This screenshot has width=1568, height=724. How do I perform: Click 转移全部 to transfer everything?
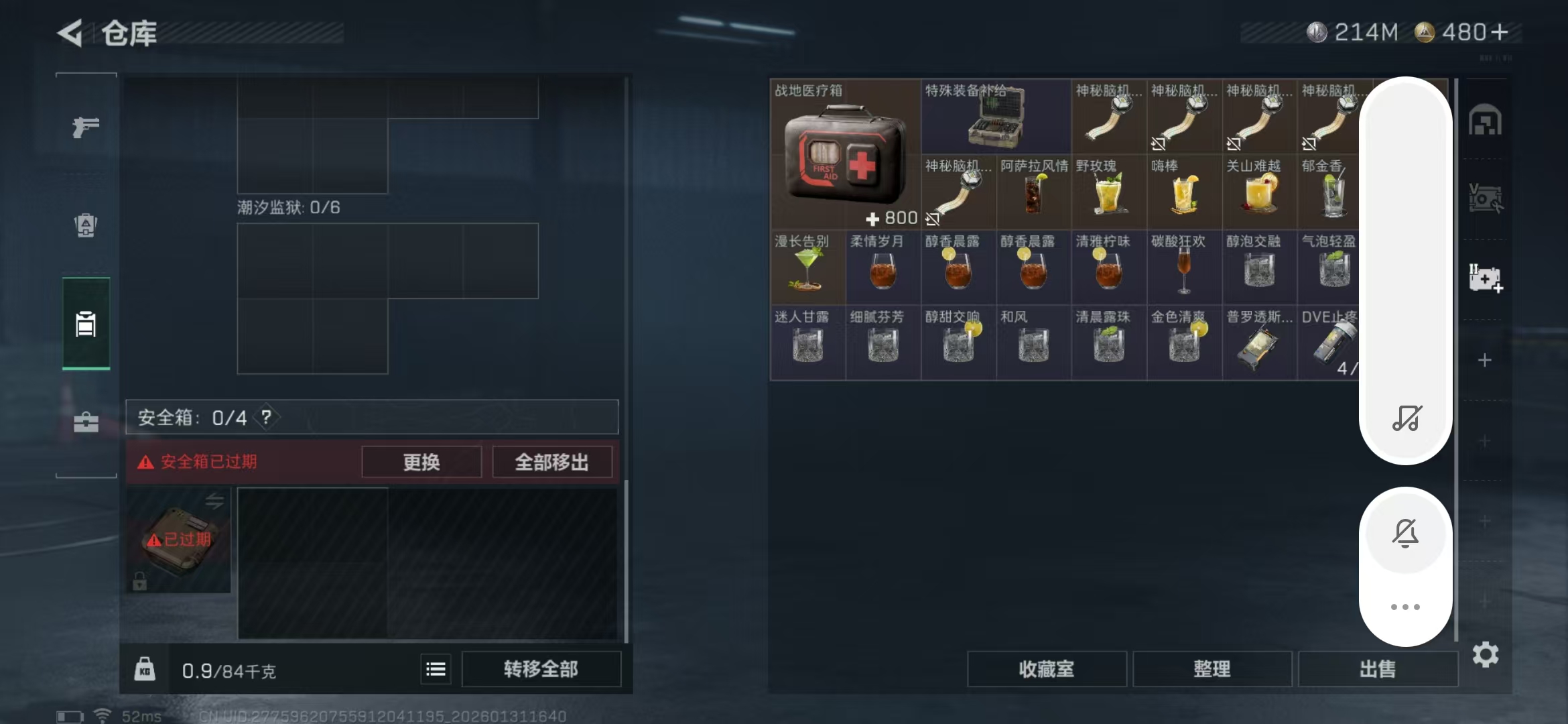541,668
